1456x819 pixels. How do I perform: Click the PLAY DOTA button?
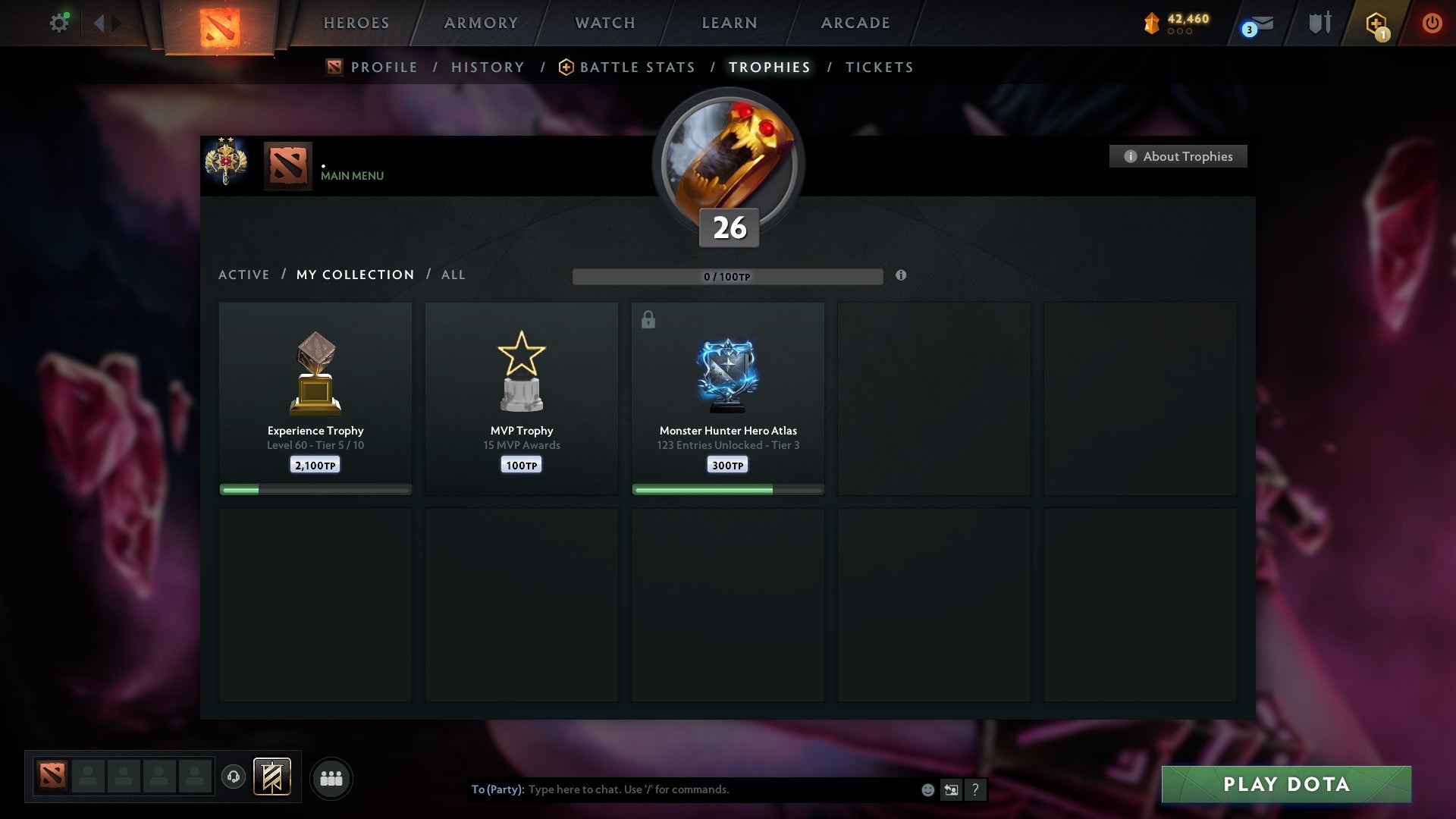point(1285,784)
